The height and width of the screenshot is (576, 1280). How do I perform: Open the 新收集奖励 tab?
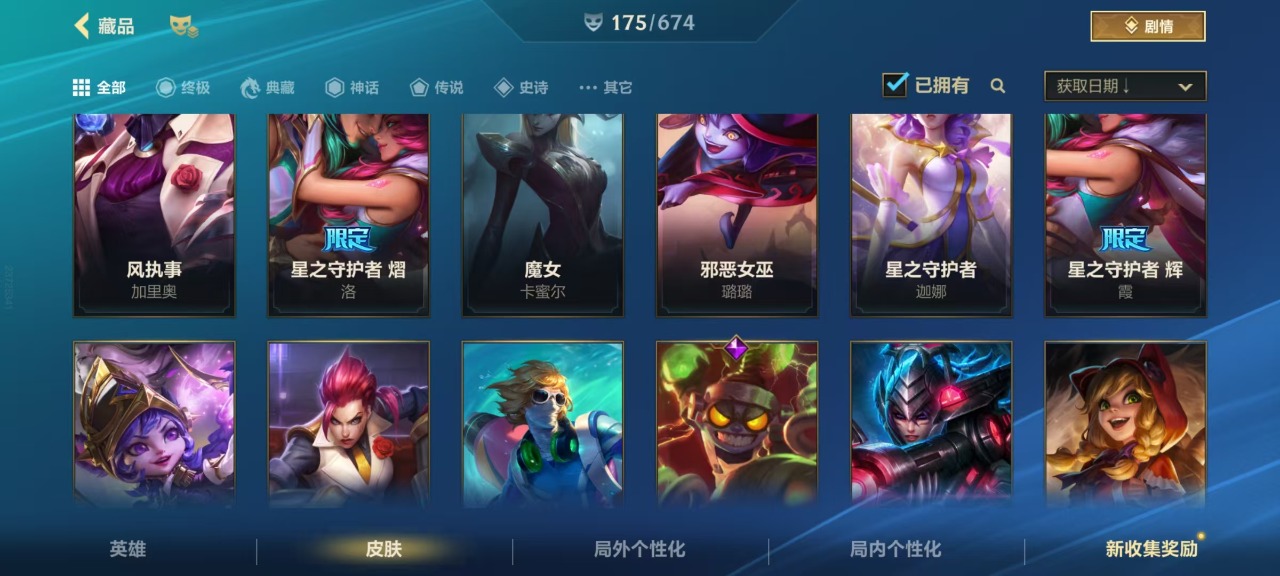click(1151, 549)
